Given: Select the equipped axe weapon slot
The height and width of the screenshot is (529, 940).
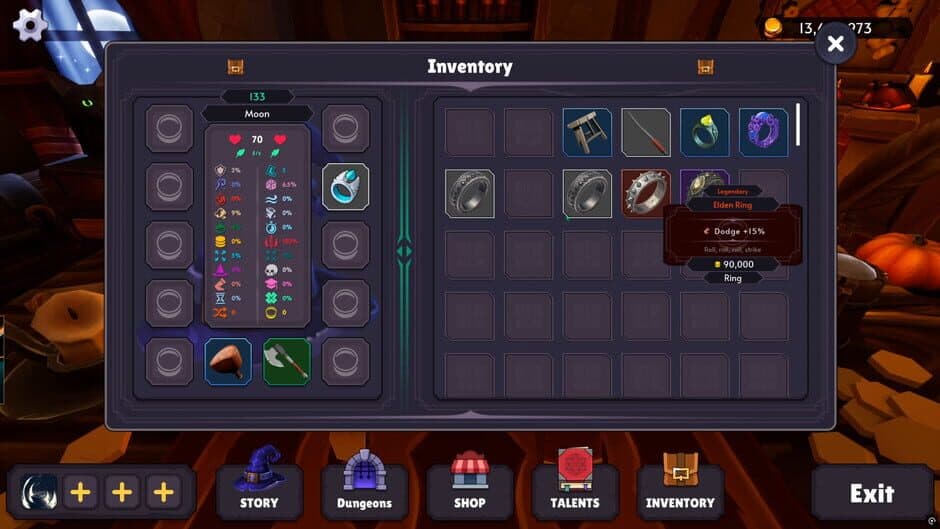Looking at the screenshot, I should [287, 361].
